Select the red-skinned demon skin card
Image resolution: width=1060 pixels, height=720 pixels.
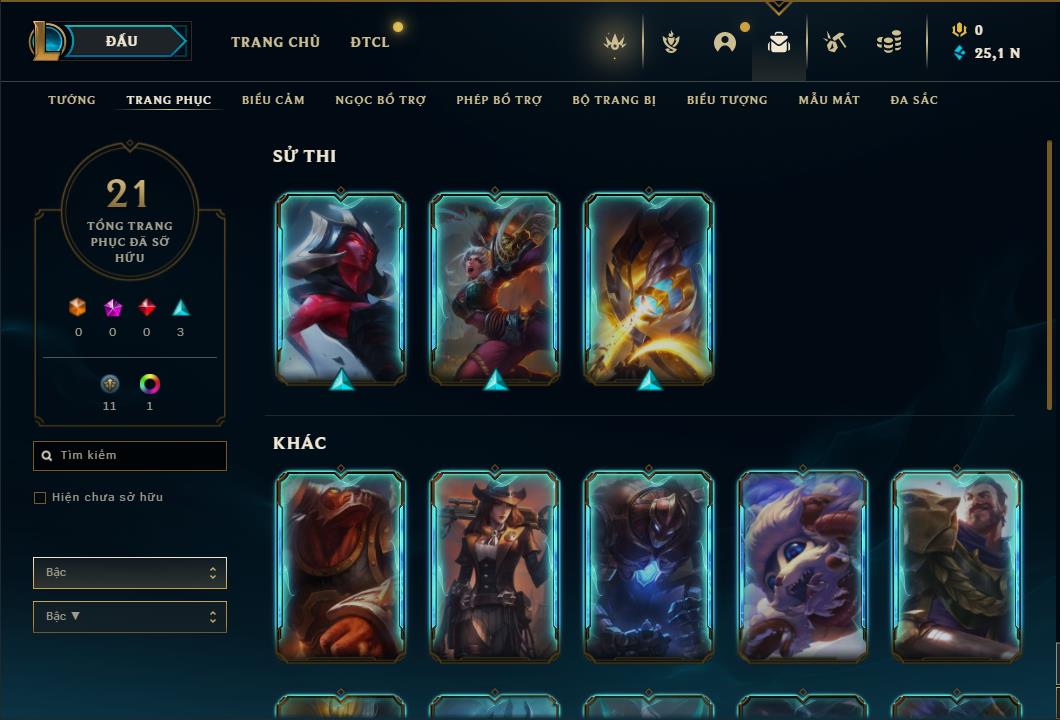pos(341,288)
